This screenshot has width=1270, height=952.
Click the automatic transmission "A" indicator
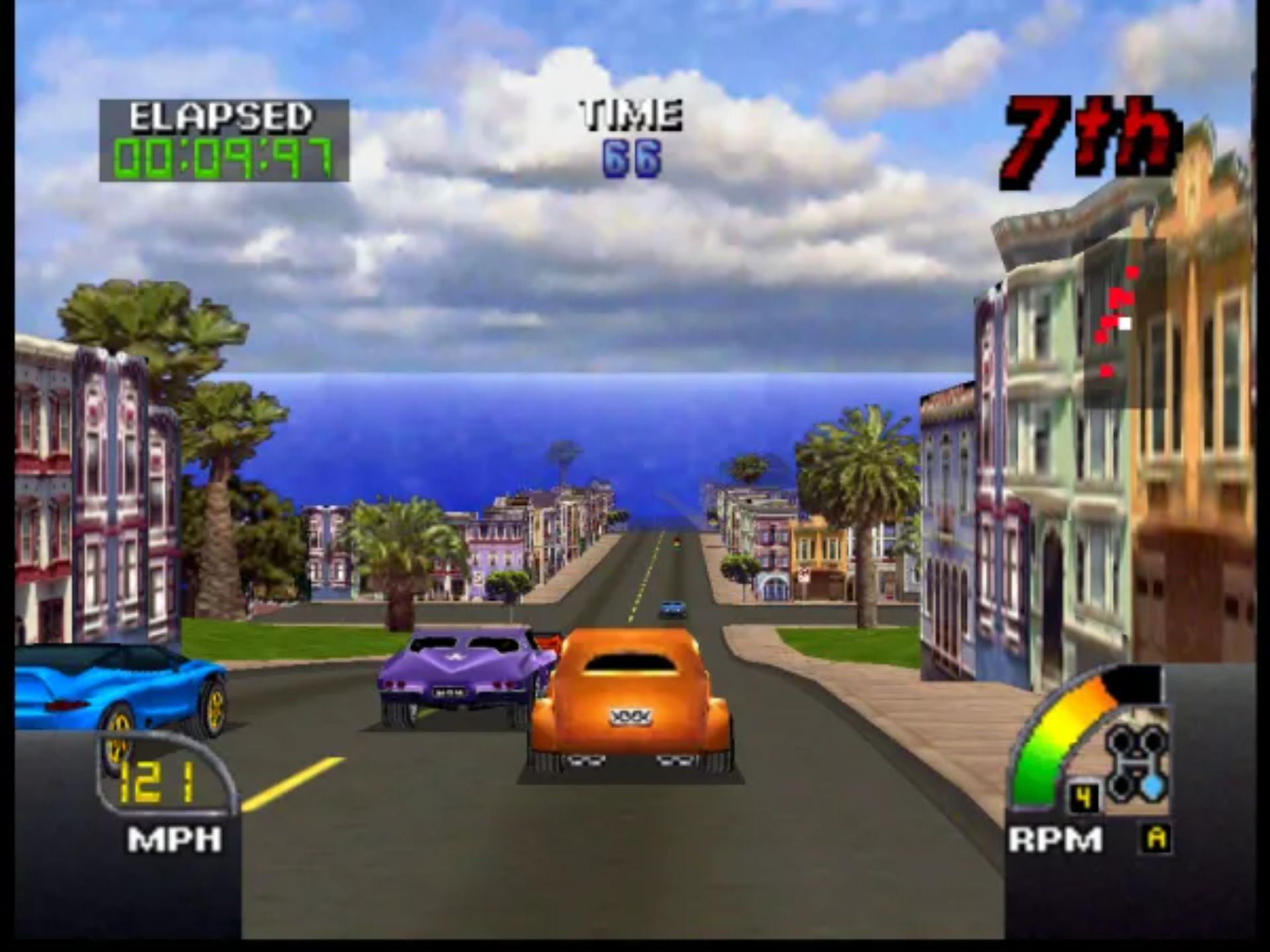(1157, 838)
